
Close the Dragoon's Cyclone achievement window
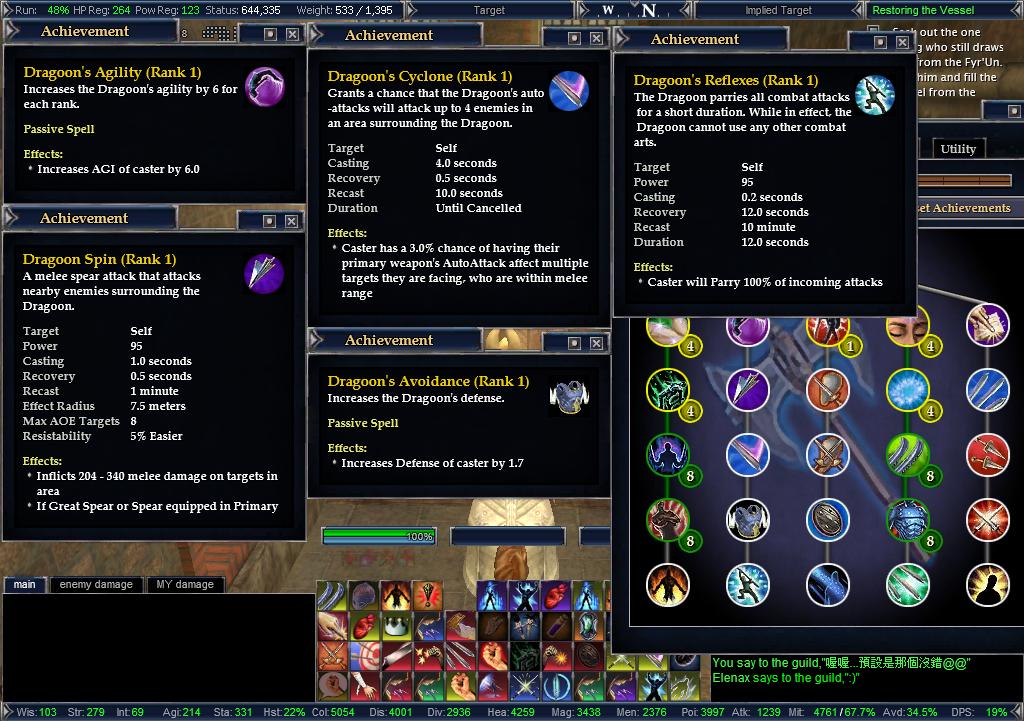point(597,38)
